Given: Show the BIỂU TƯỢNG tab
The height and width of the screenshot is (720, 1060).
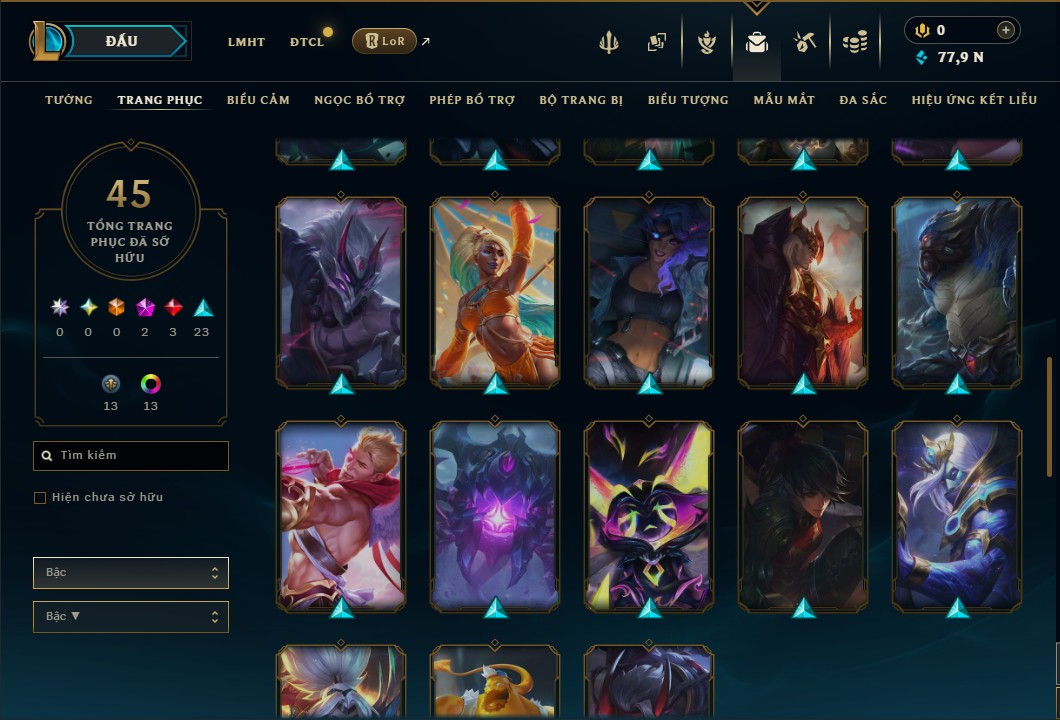Looking at the screenshot, I should click(688, 100).
